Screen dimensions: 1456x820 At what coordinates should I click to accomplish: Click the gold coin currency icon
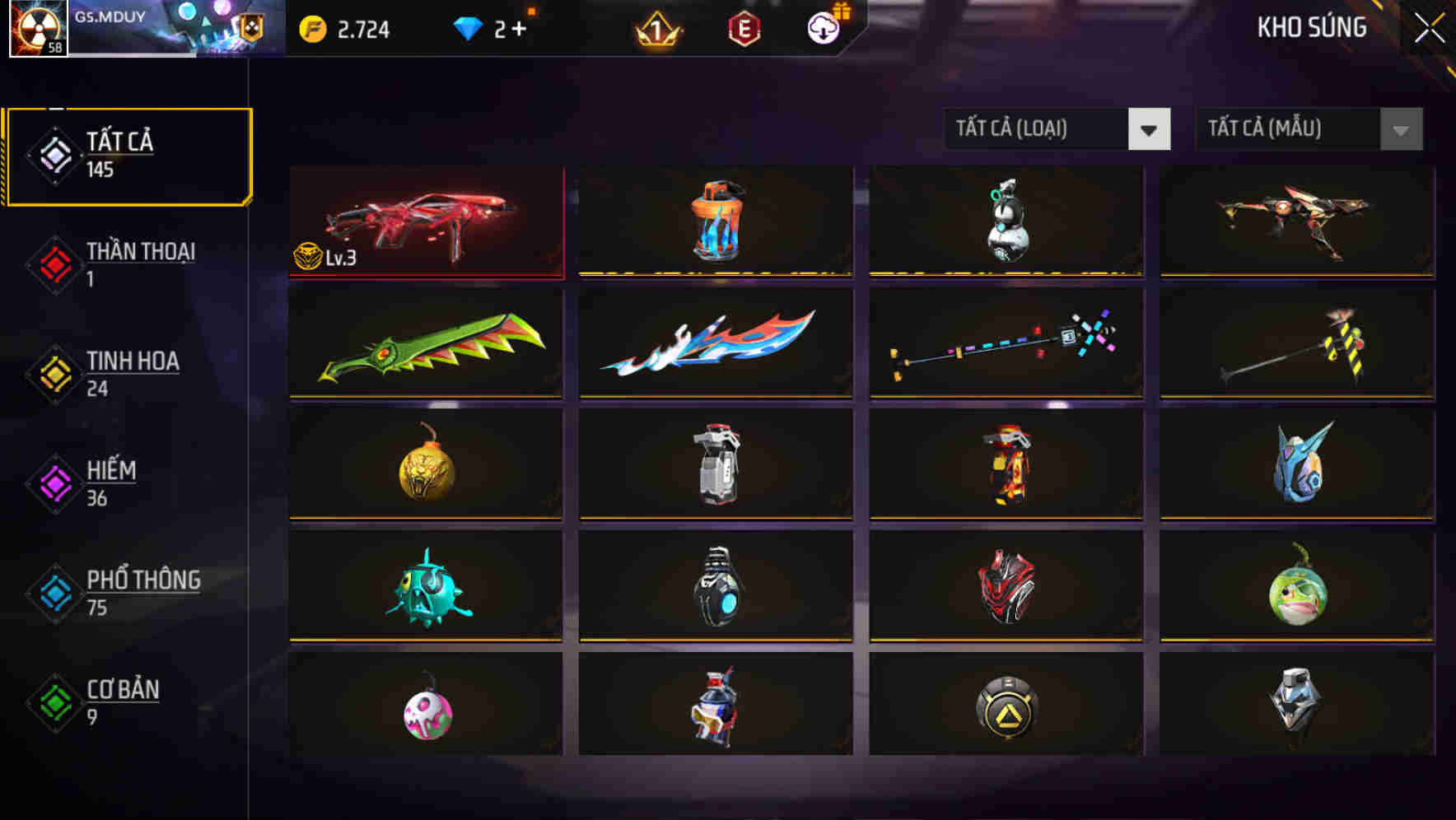pos(311,27)
